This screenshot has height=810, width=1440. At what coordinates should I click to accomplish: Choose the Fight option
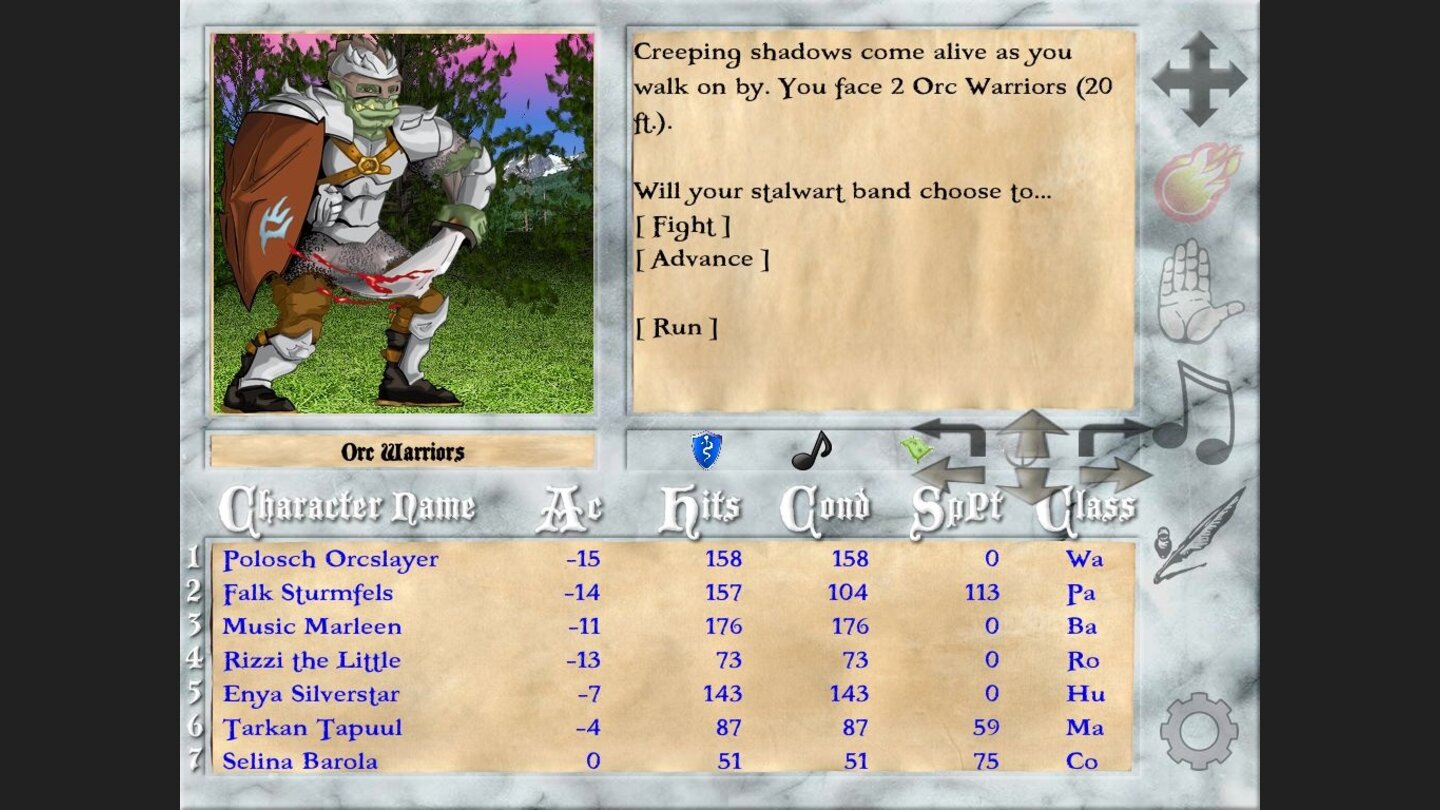684,226
